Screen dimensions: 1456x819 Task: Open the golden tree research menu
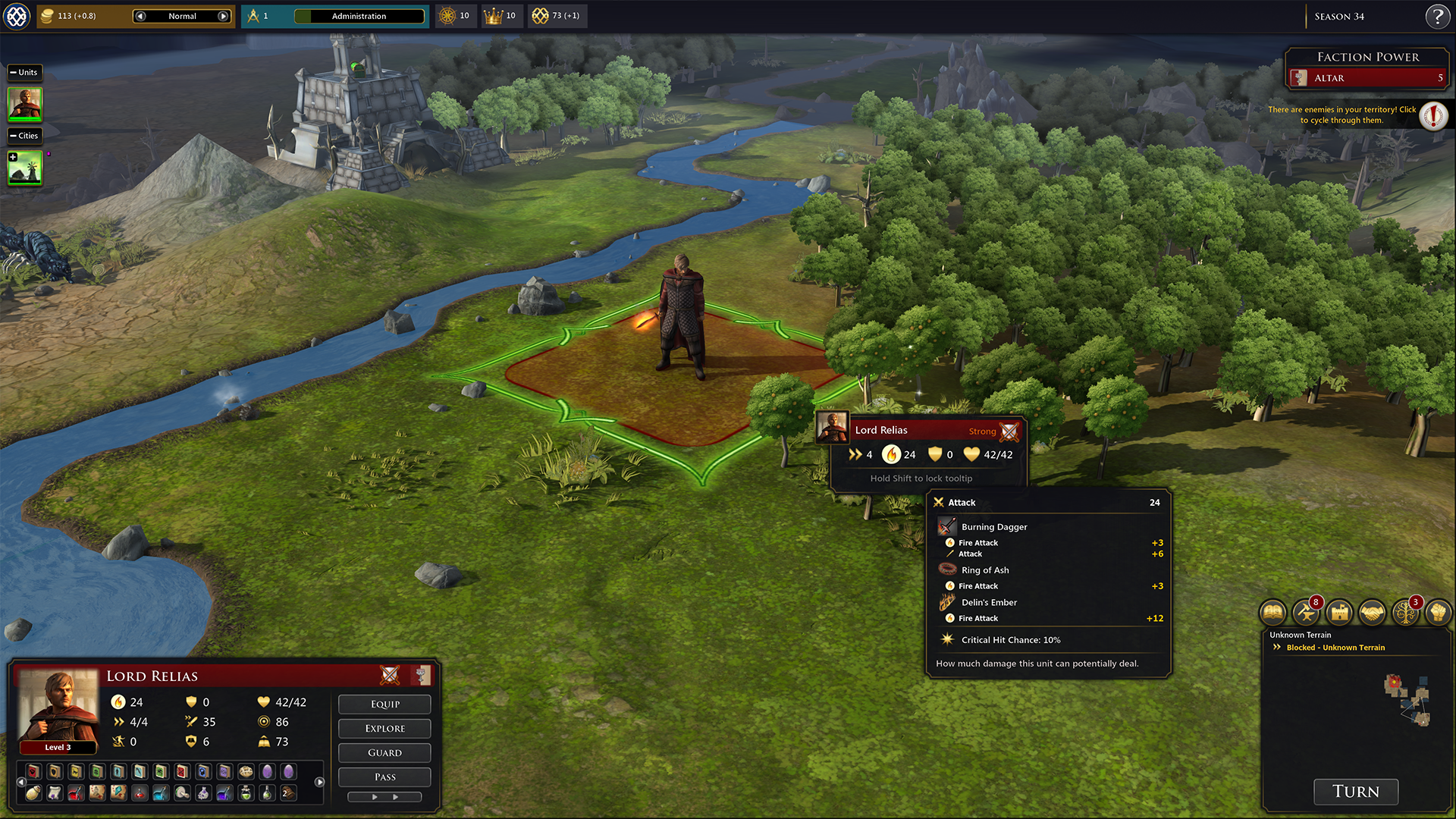tap(1404, 612)
